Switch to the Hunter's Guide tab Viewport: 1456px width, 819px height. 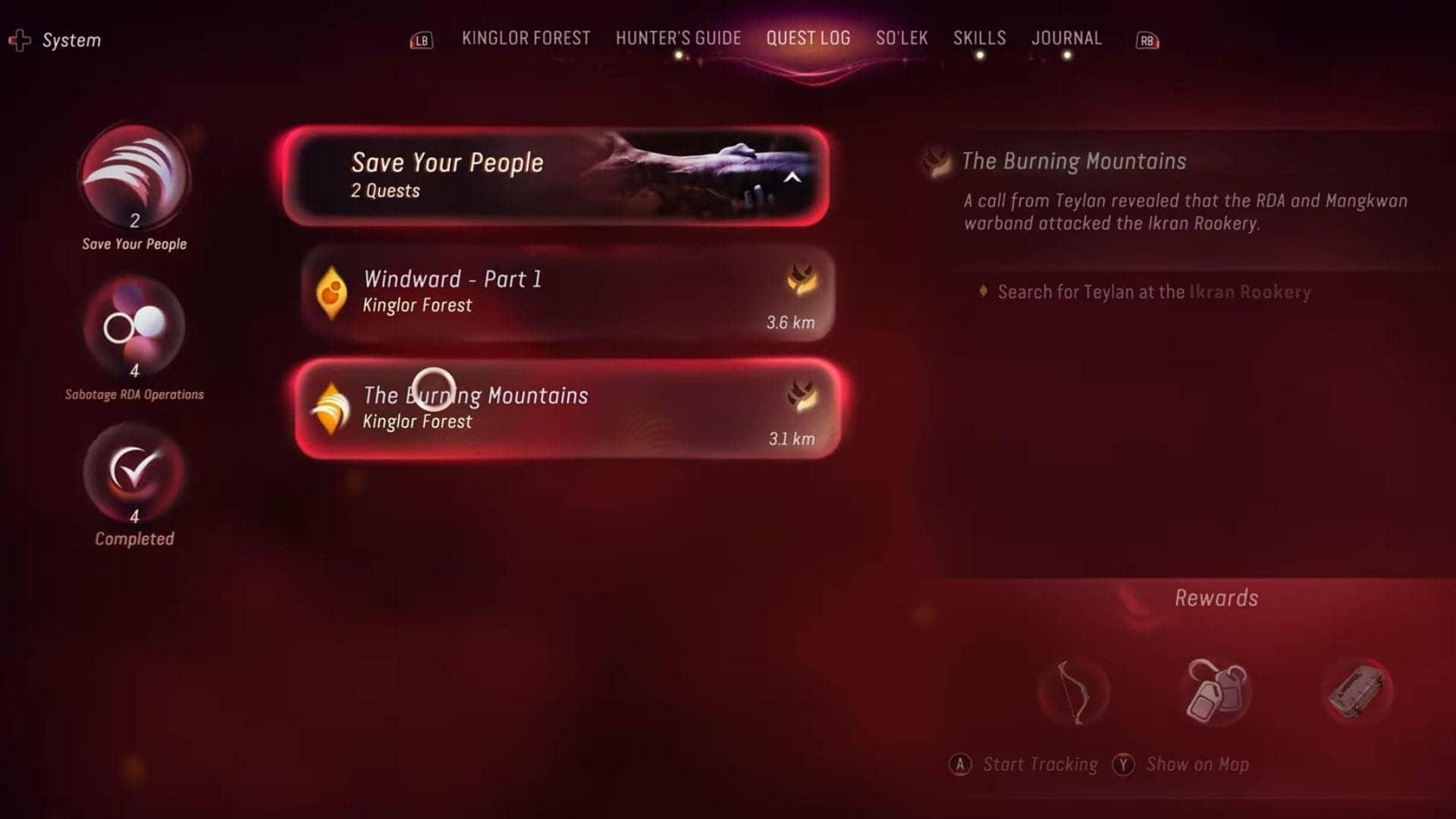pyautogui.click(x=678, y=38)
